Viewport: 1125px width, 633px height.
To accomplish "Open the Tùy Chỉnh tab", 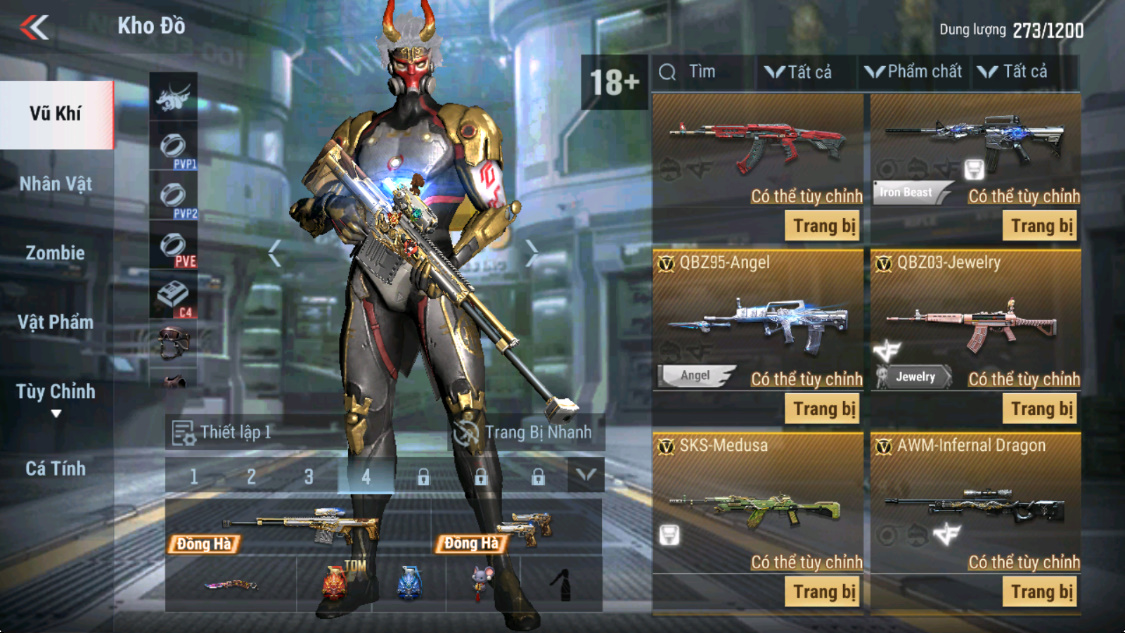I will click(56, 392).
